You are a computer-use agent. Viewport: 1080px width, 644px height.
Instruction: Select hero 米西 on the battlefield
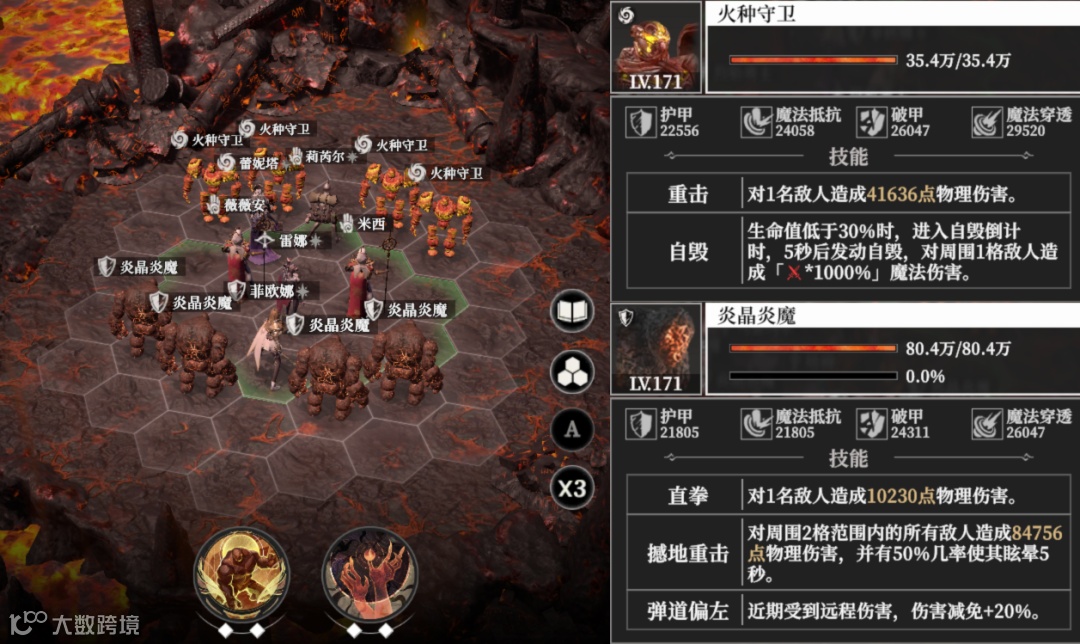tap(360, 268)
